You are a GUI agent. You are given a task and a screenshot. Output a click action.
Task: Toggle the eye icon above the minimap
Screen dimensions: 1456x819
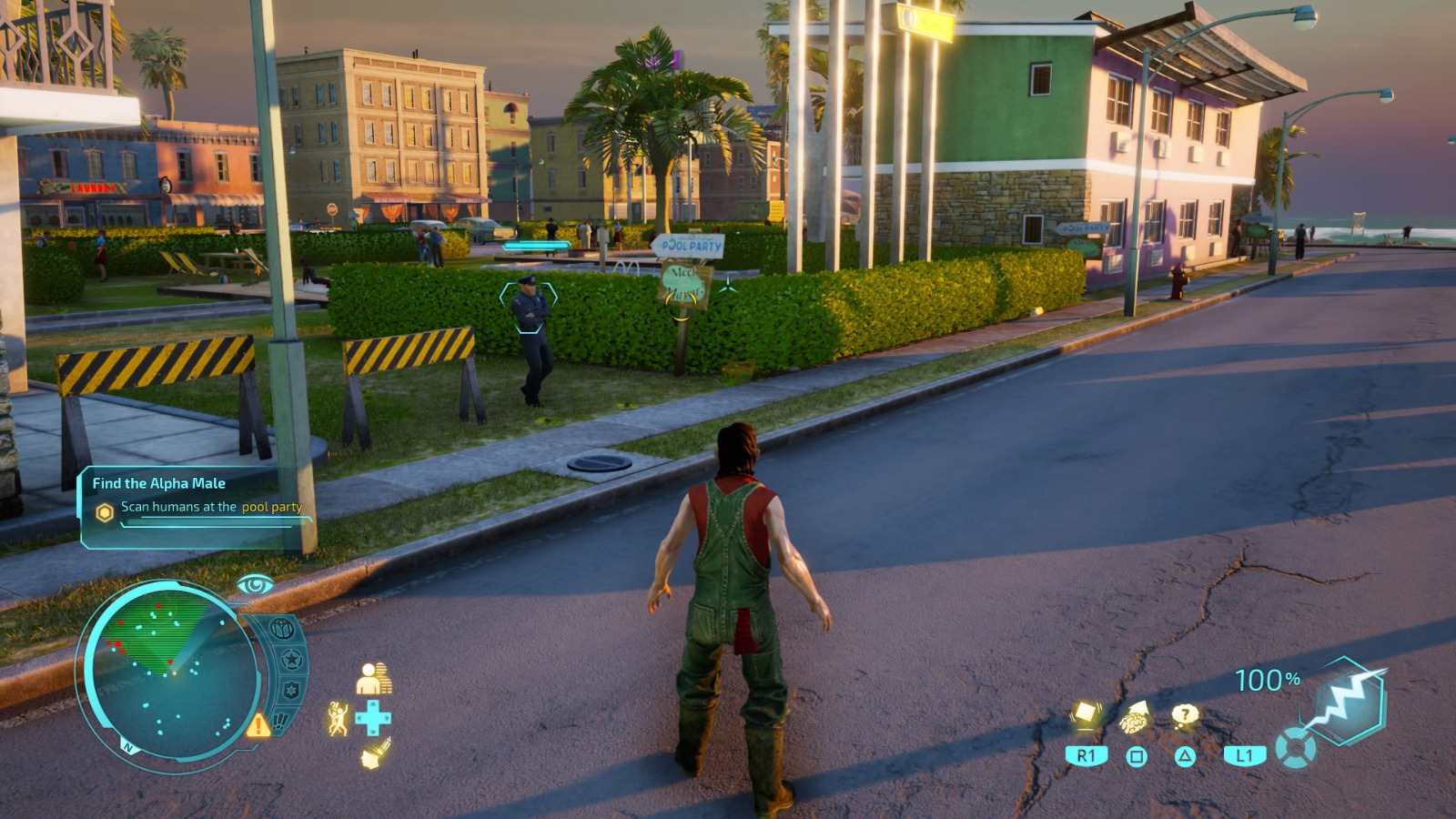pyautogui.click(x=255, y=584)
